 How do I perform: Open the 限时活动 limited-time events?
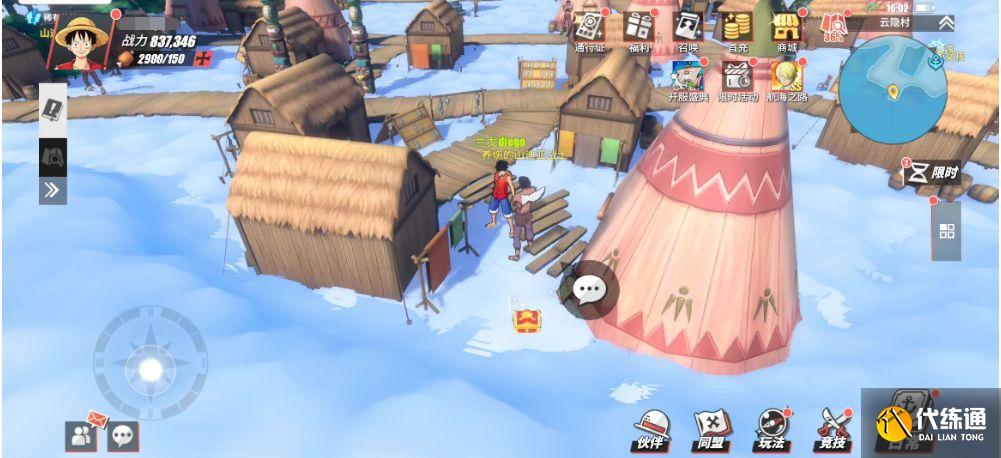[738, 78]
